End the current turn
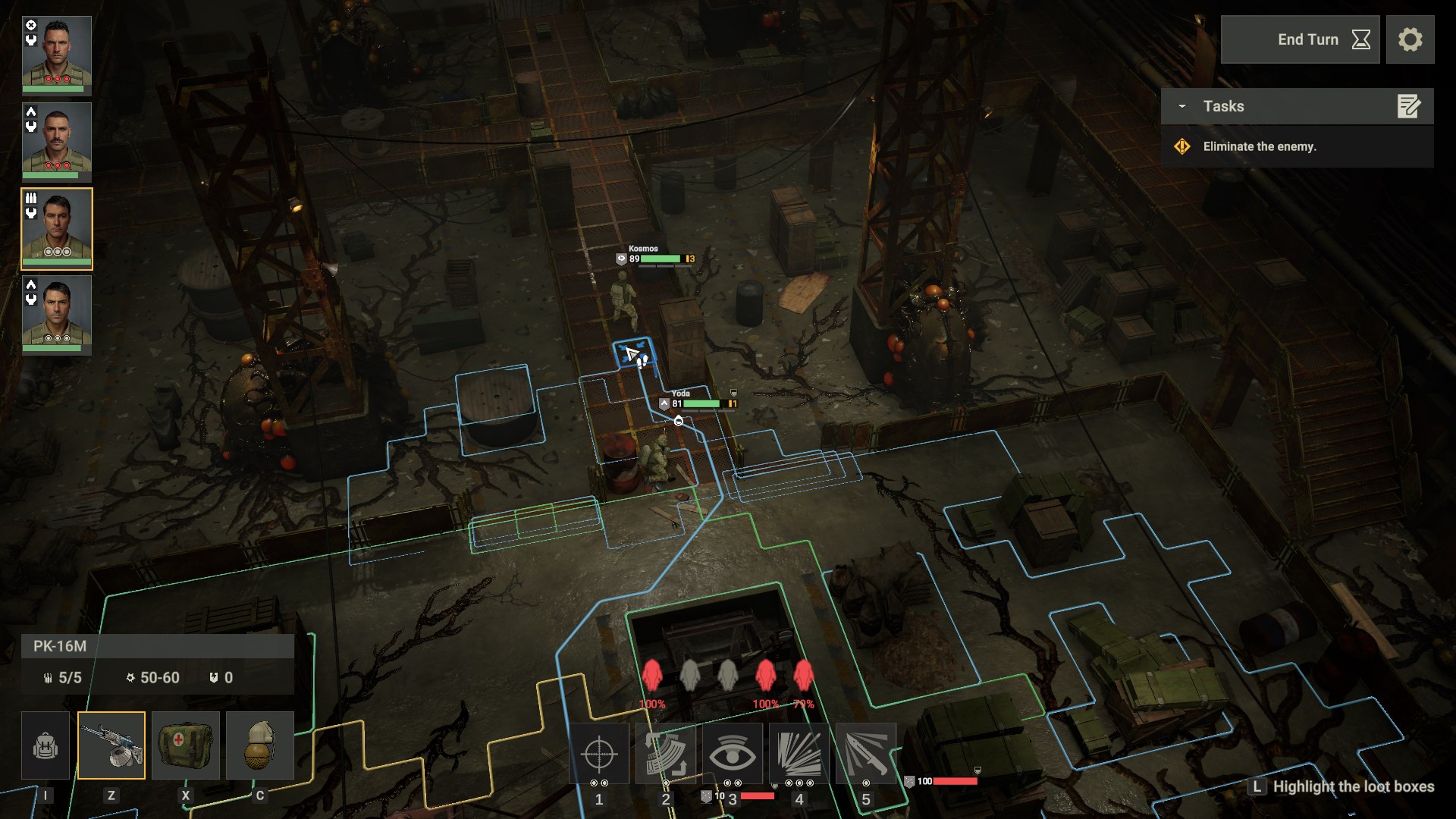This screenshot has width=1456, height=819. click(x=1300, y=39)
